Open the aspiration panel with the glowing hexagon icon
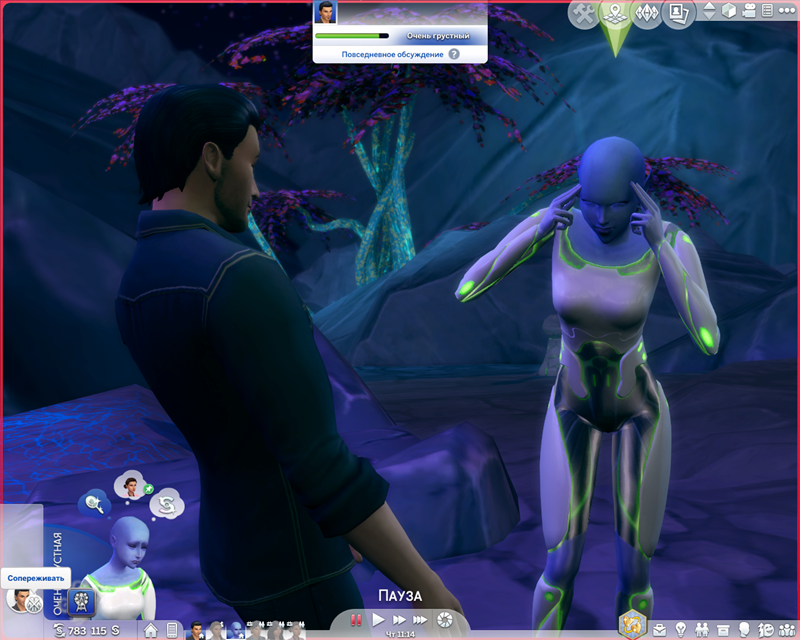The height and width of the screenshot is (640, 800). (632, 624)
